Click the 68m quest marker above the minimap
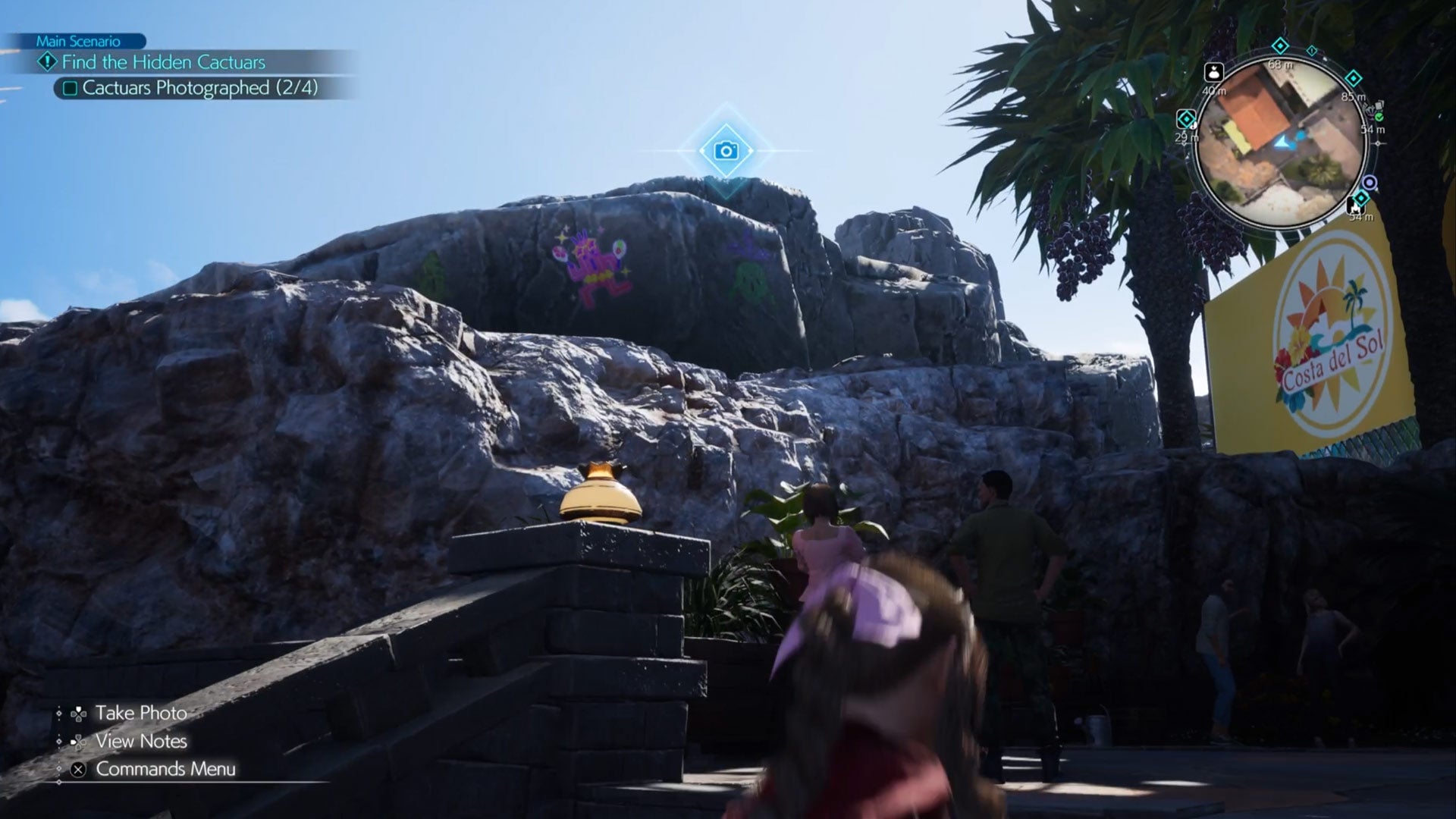Screen dimensions: 1456x819 click(x=1280, y=45)
